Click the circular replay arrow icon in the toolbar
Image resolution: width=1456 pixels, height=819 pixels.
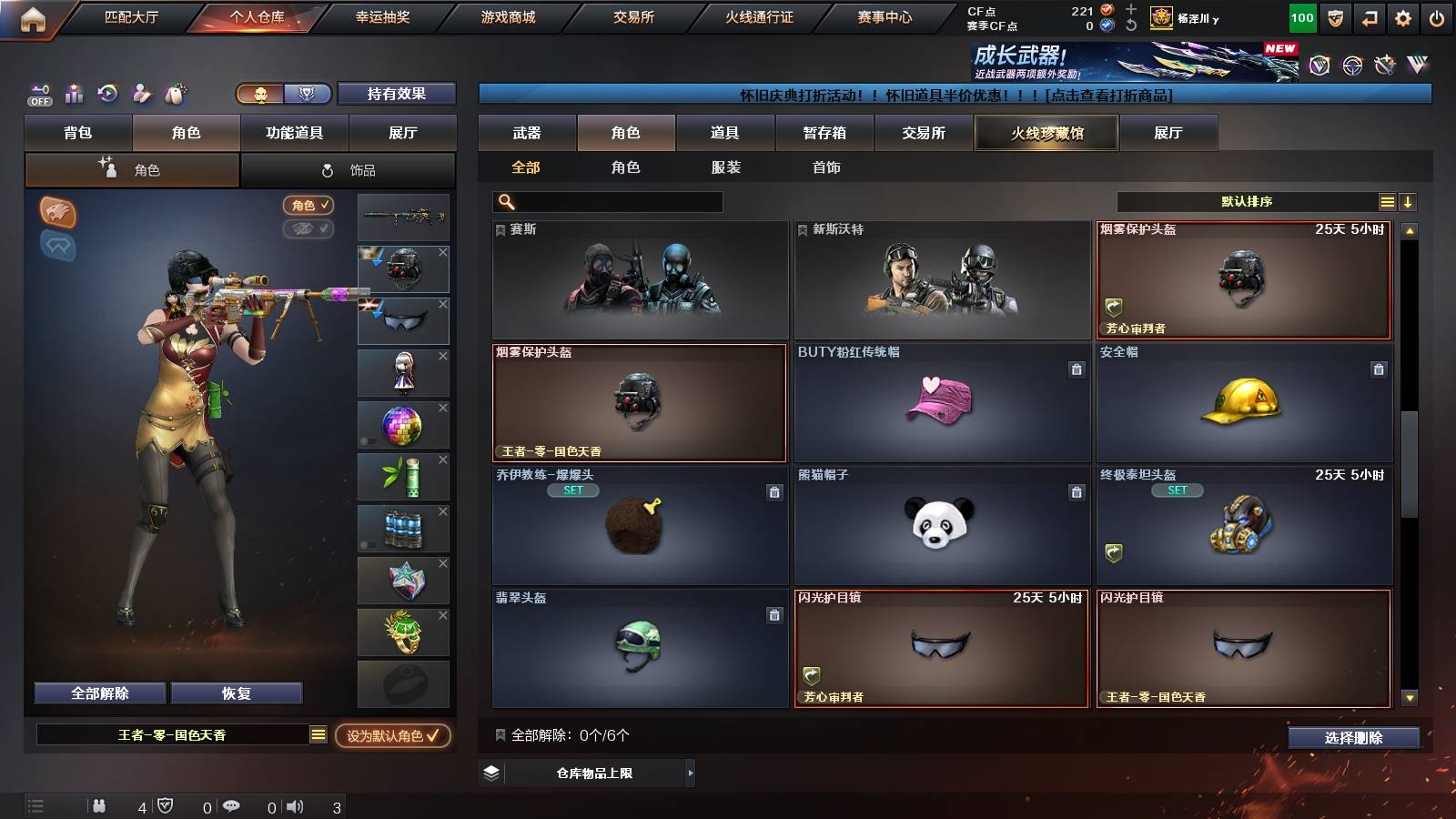[109, 91]
